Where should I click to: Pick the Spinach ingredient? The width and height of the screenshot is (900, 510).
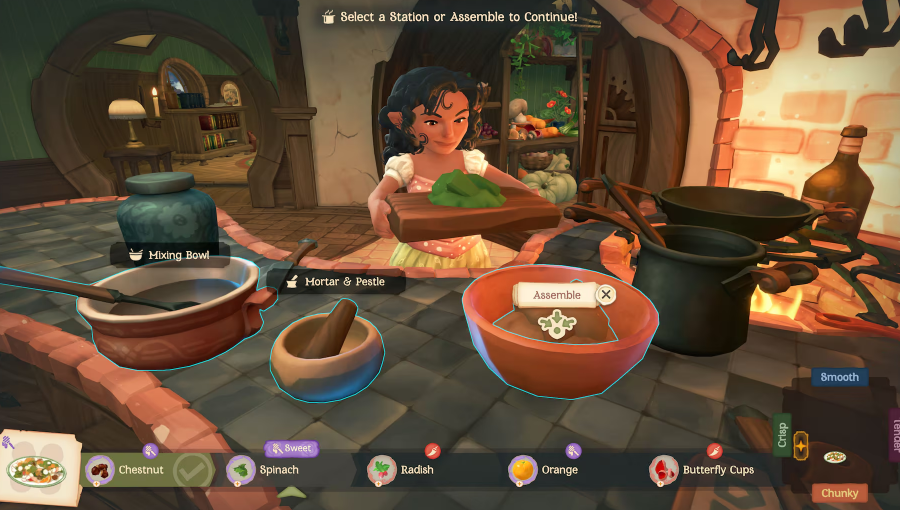[x=263, y=469]
